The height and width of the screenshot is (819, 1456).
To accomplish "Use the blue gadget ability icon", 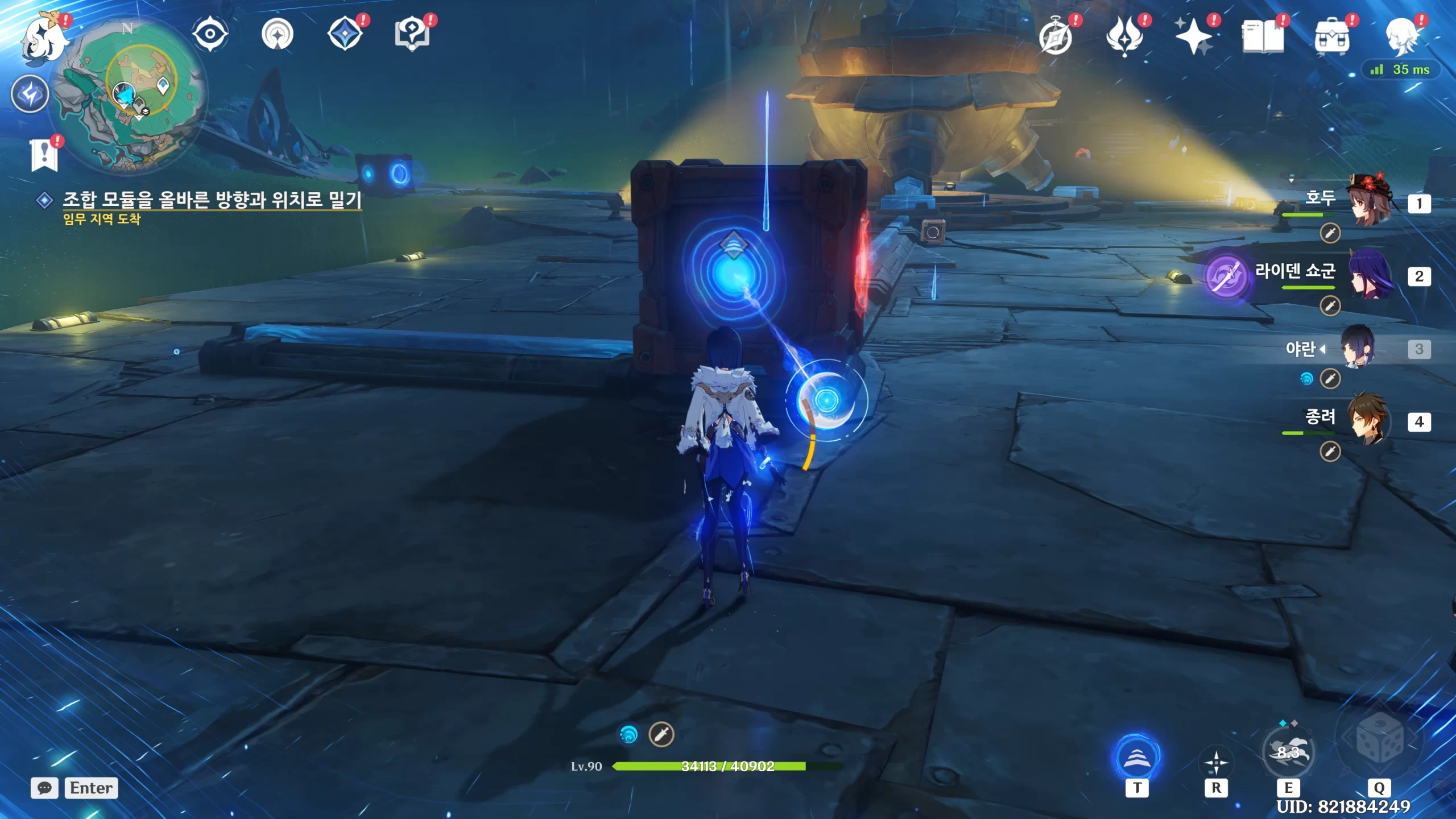I will (1136, 758).
